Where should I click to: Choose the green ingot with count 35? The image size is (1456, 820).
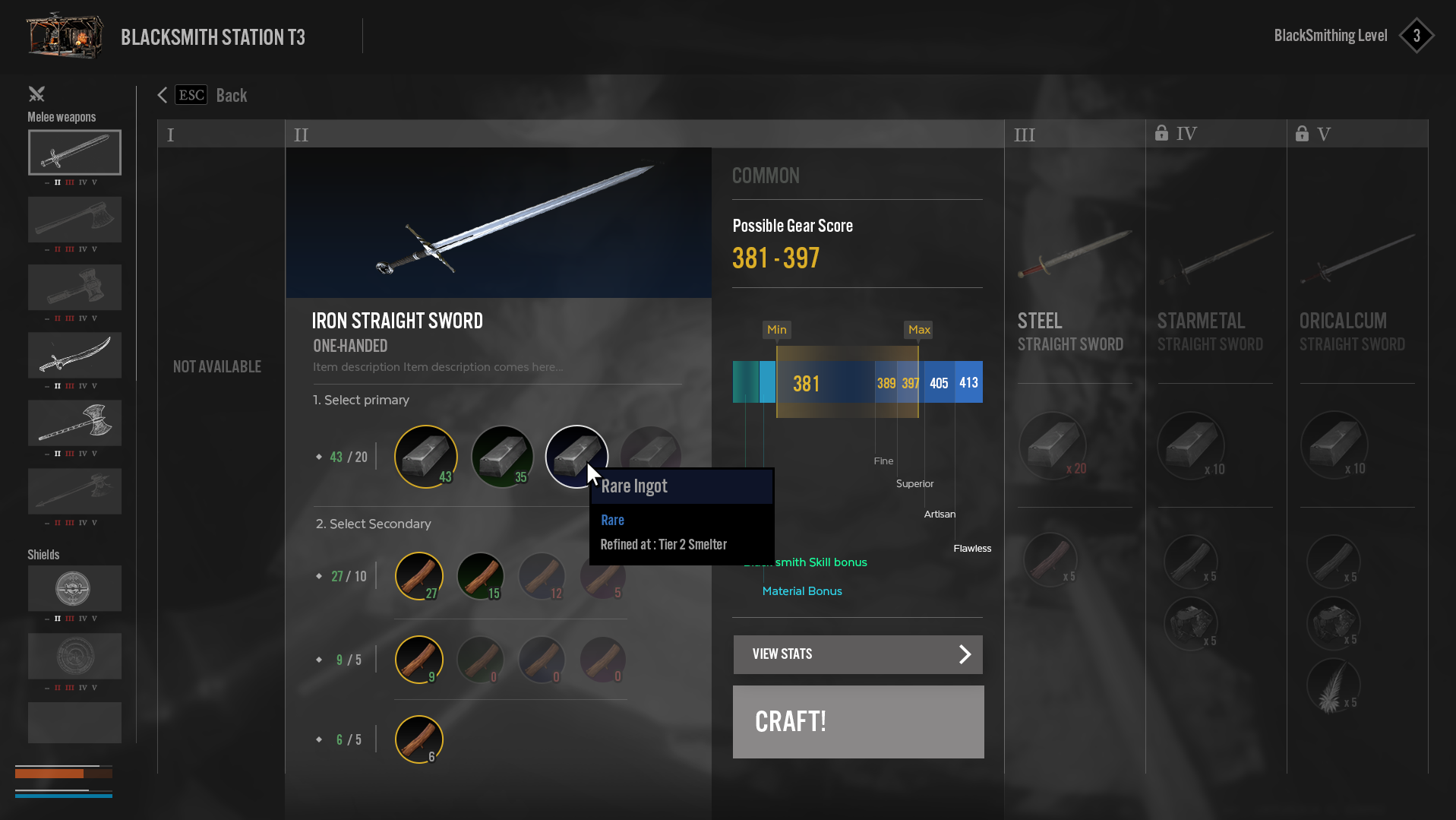point(502,456)
